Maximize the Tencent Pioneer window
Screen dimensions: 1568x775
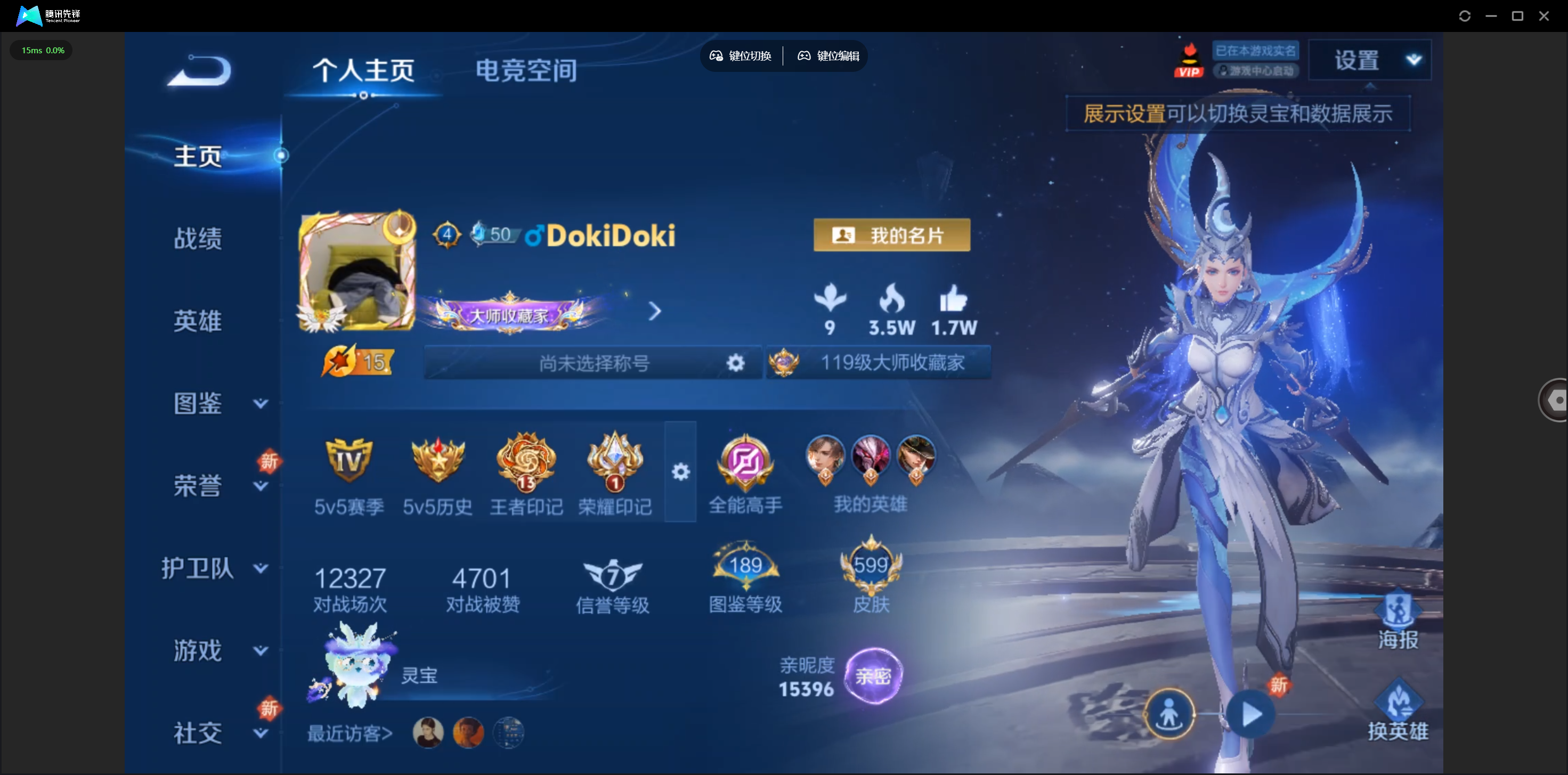point(1517,16)
